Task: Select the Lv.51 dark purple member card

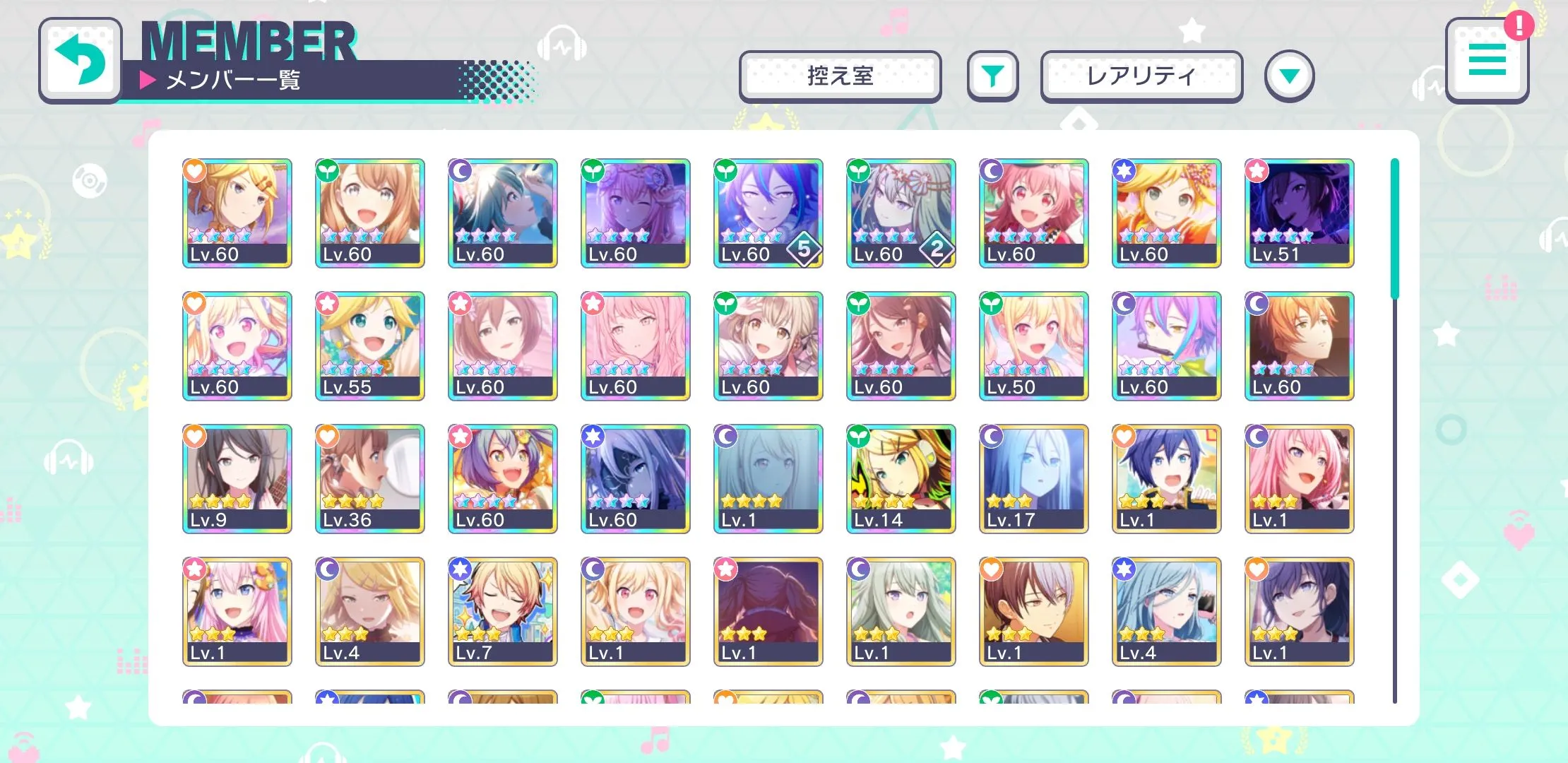Action: point(1299,213)
